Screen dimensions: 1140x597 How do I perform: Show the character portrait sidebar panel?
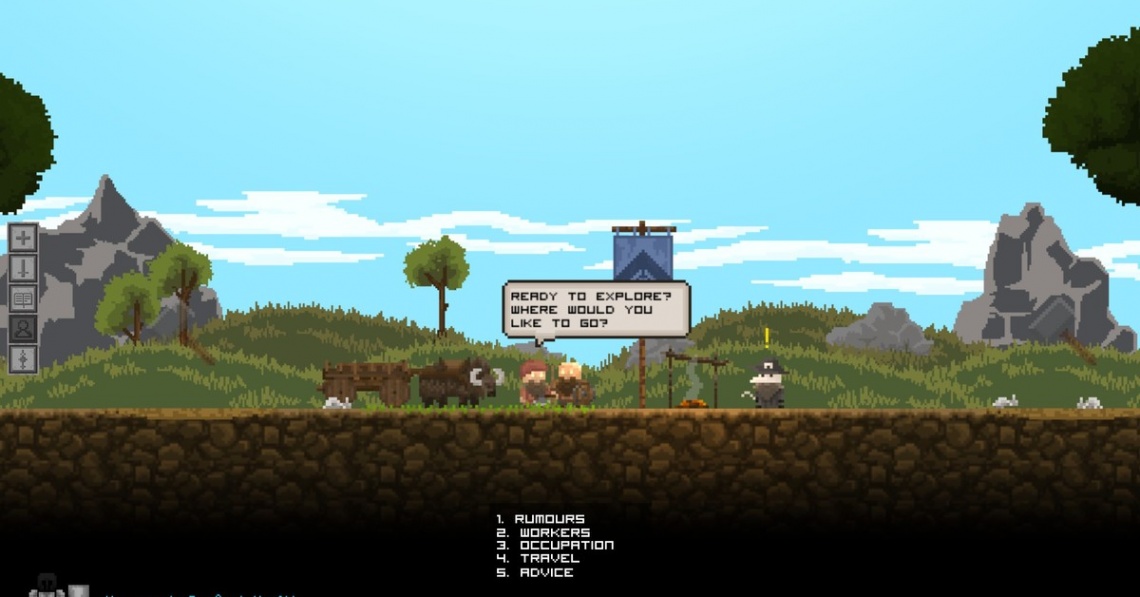[x=23, y=328]
